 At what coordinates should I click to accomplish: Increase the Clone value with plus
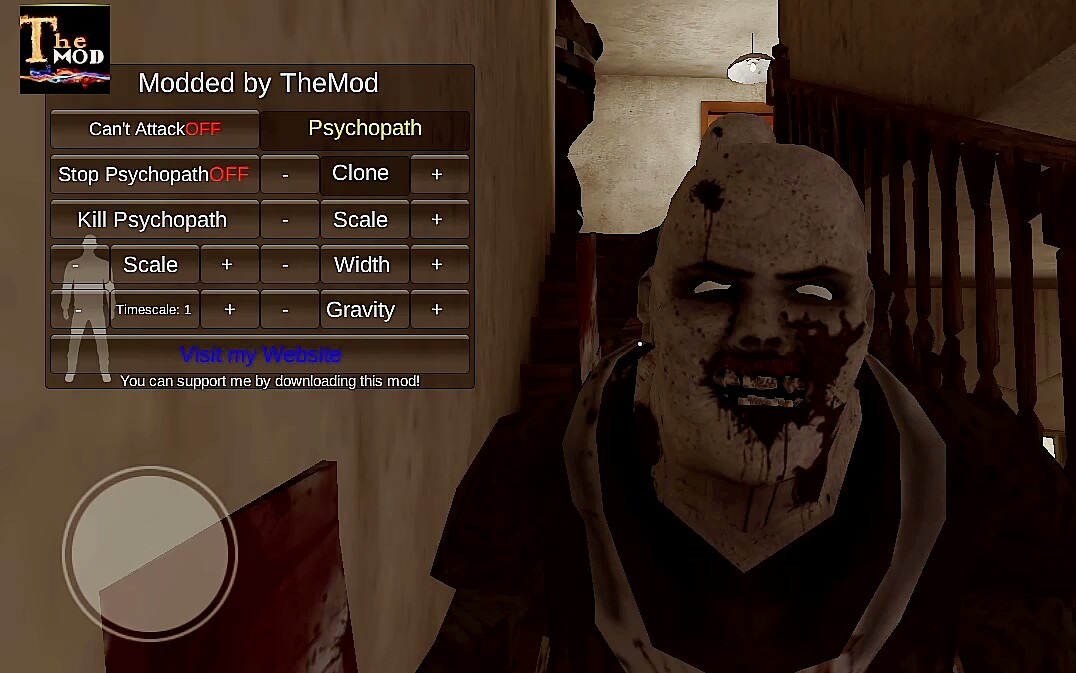tap(437, 174)
